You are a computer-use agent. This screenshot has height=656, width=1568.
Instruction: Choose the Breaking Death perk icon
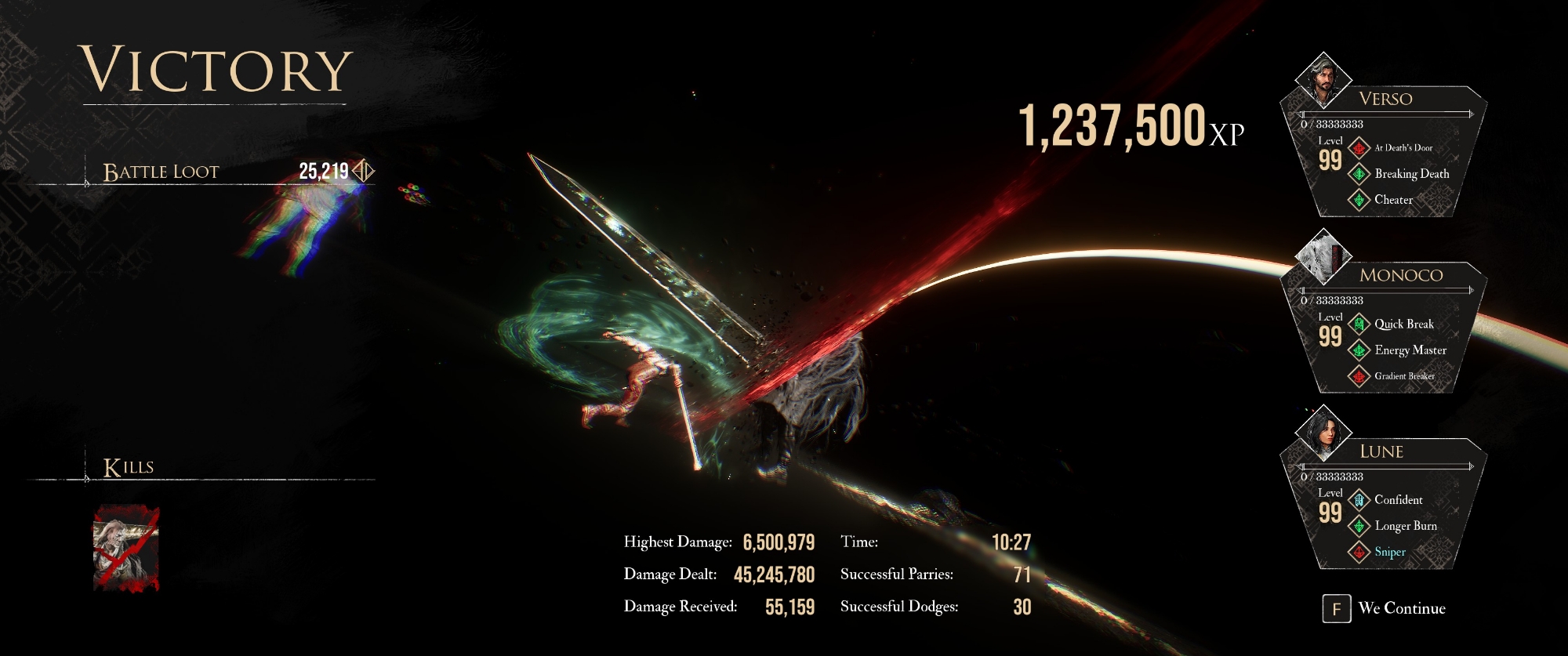[x=1359, y=174]
